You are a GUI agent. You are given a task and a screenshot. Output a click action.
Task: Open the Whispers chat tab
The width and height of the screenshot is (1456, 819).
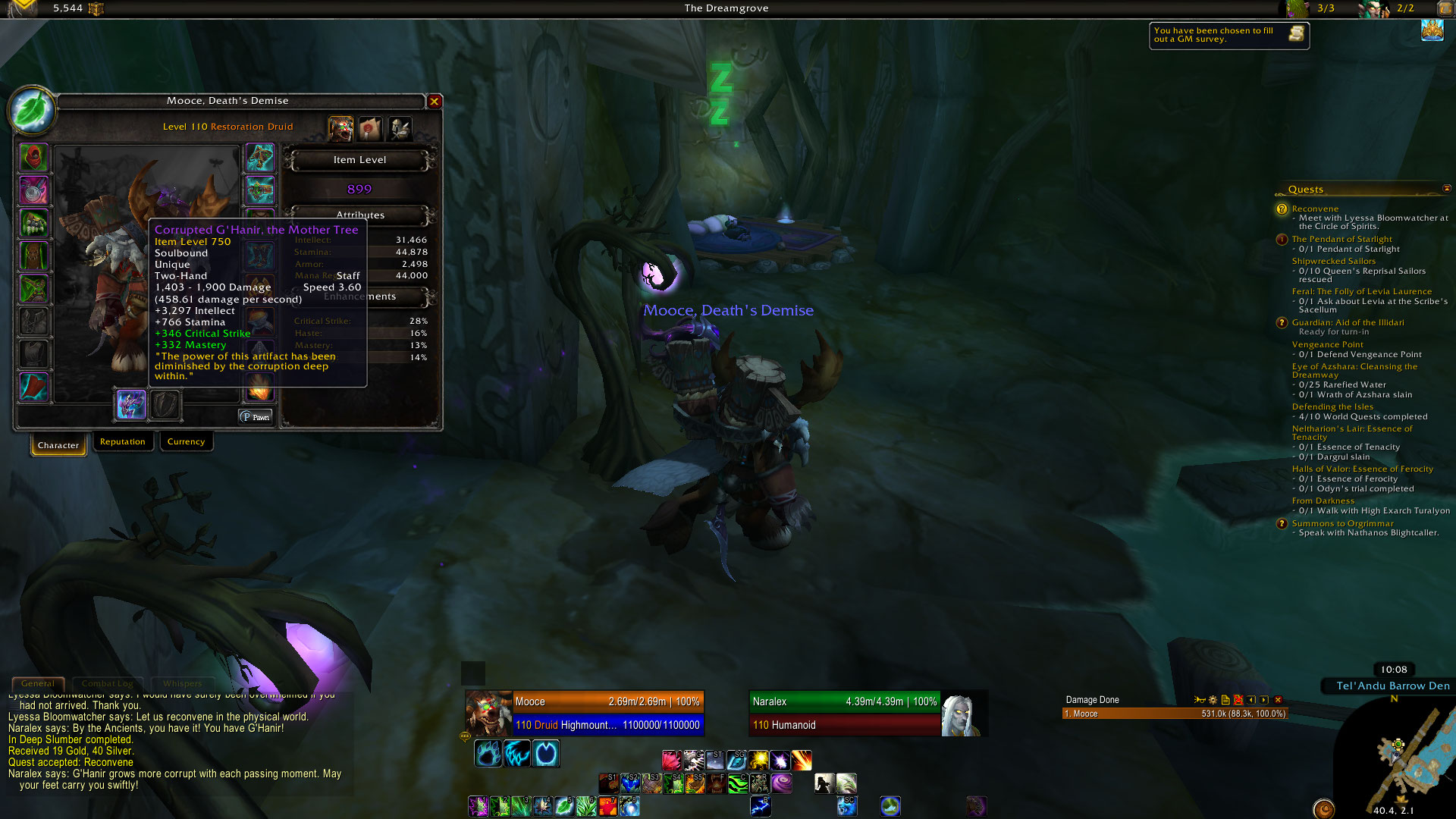[182, 683]
